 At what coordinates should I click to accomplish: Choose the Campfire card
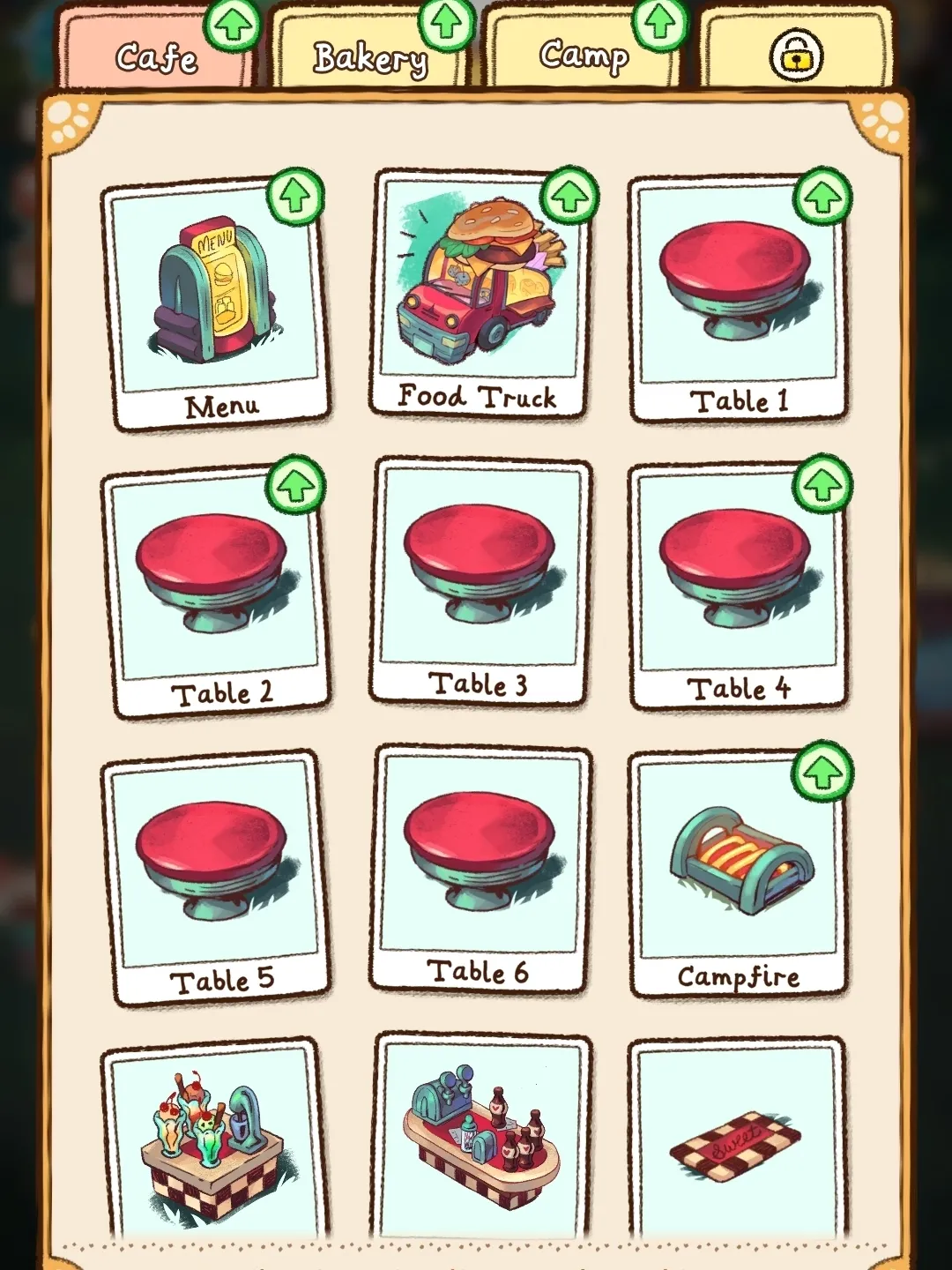pyautogui.click(x=738, y=875)
